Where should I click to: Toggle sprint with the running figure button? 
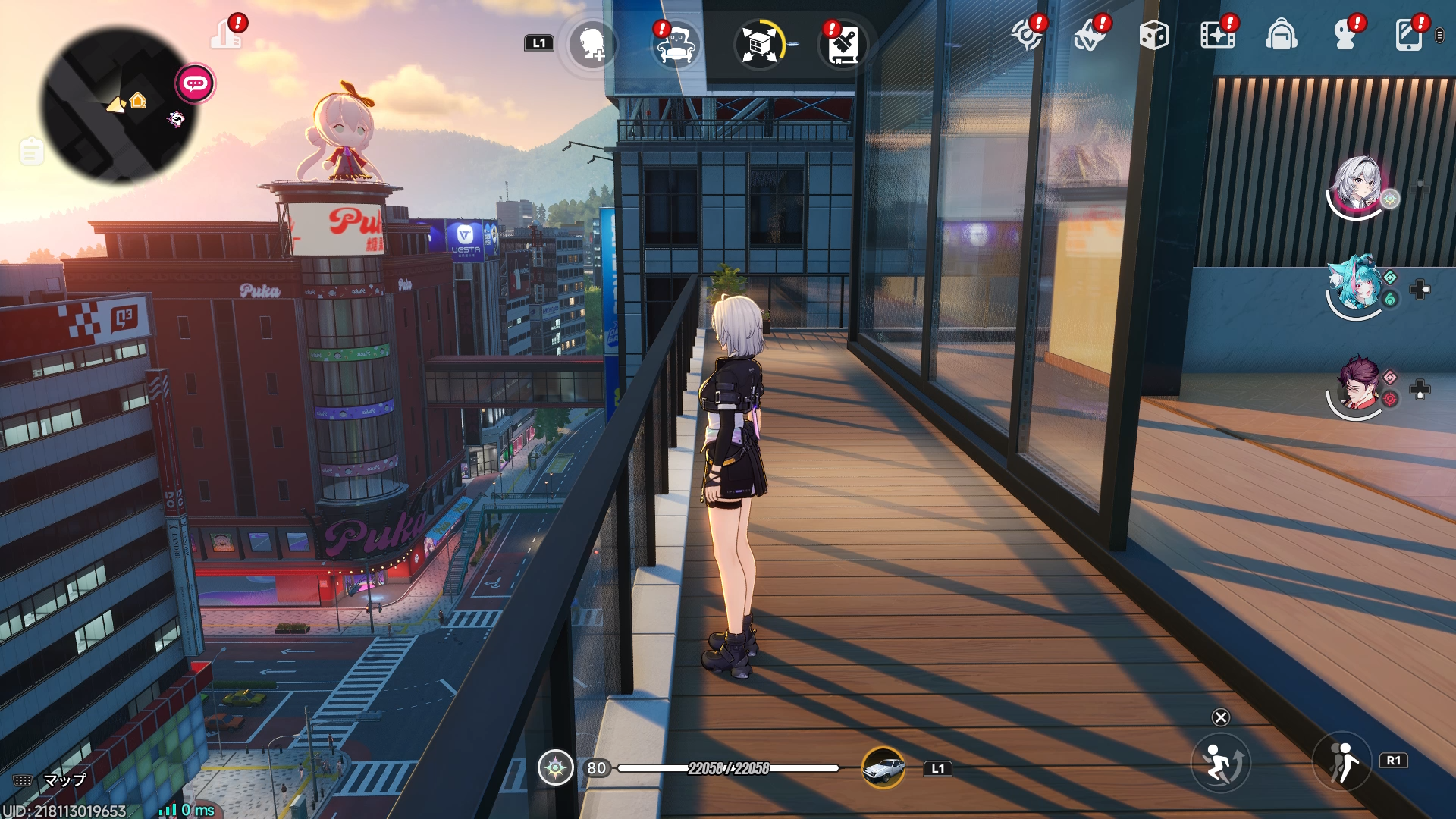pyautogui.click(x=1222, y=762)
